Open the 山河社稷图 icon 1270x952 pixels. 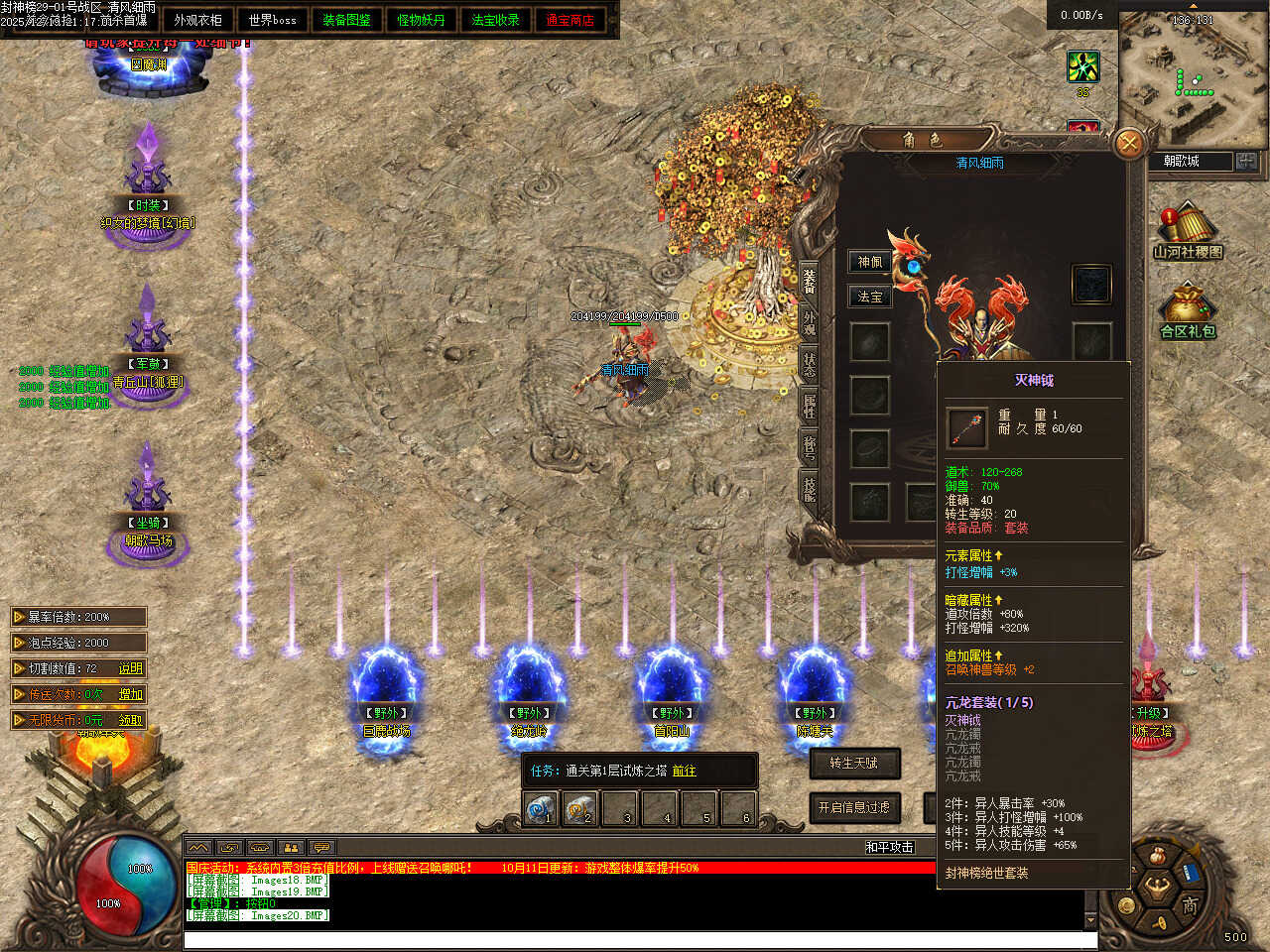1188,231
